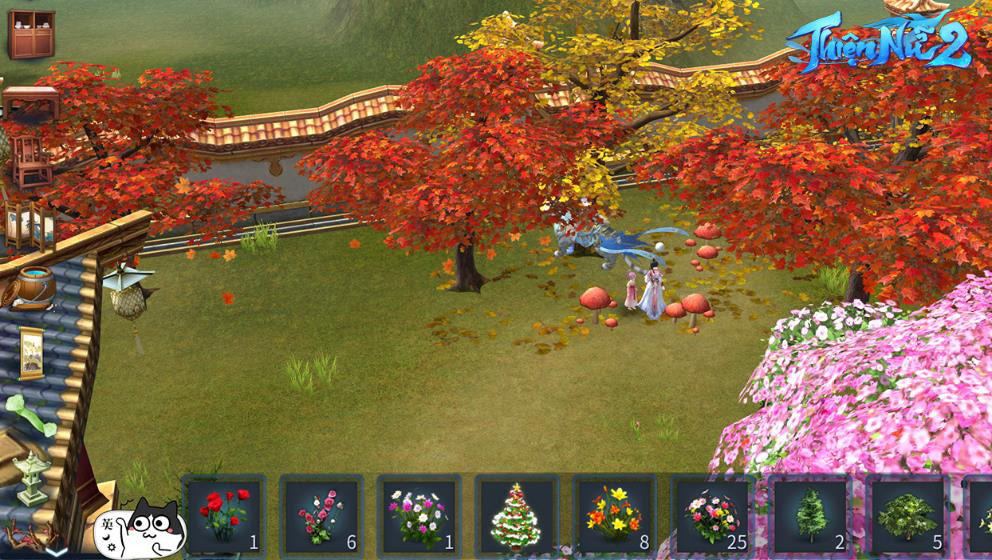Open the wooden cabinet furniture category

32,35
